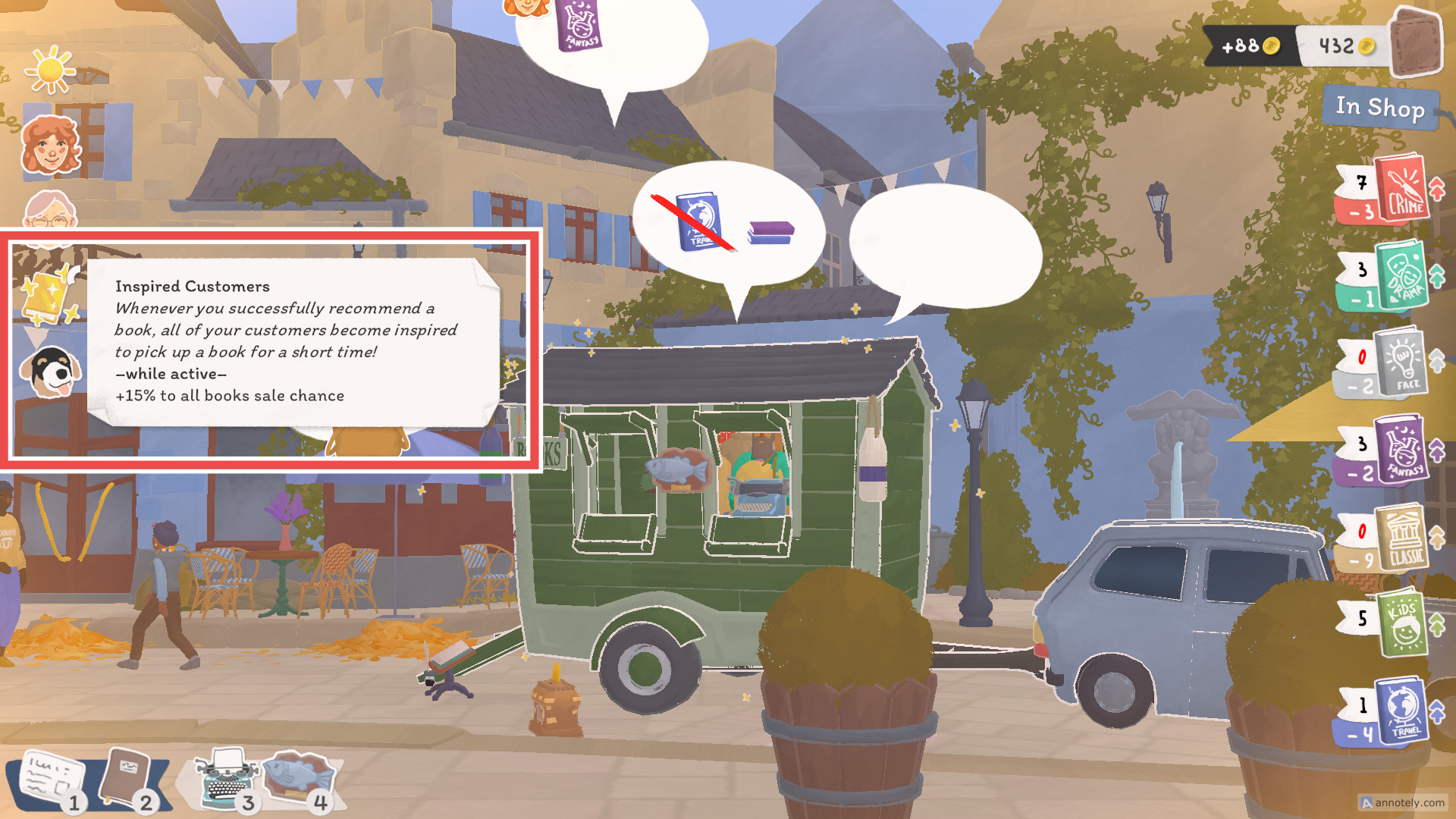Click the up arrow beside Crime book
The width and height of the screenshot is (1456, 819).
click(x=1437, y=188)
